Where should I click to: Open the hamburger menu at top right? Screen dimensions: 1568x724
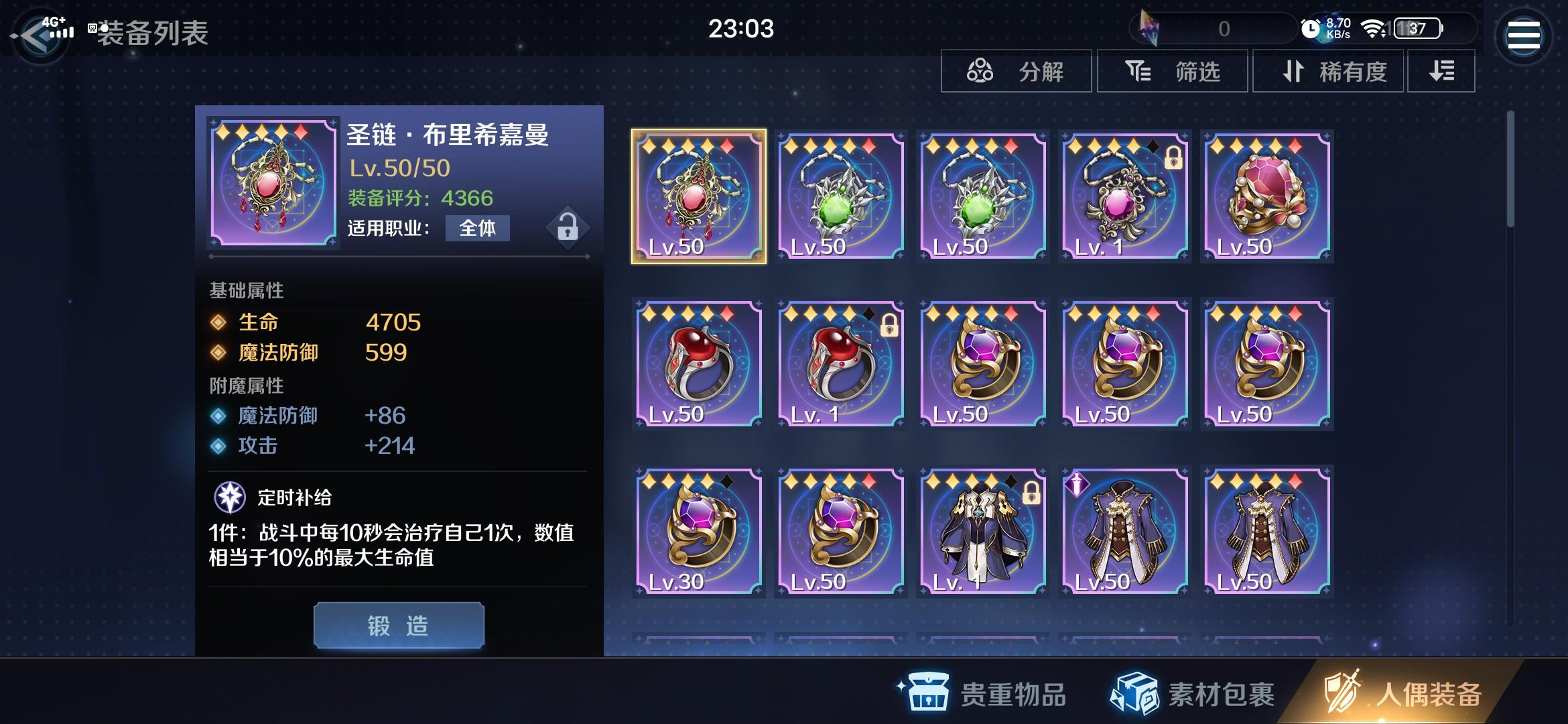1524,34
